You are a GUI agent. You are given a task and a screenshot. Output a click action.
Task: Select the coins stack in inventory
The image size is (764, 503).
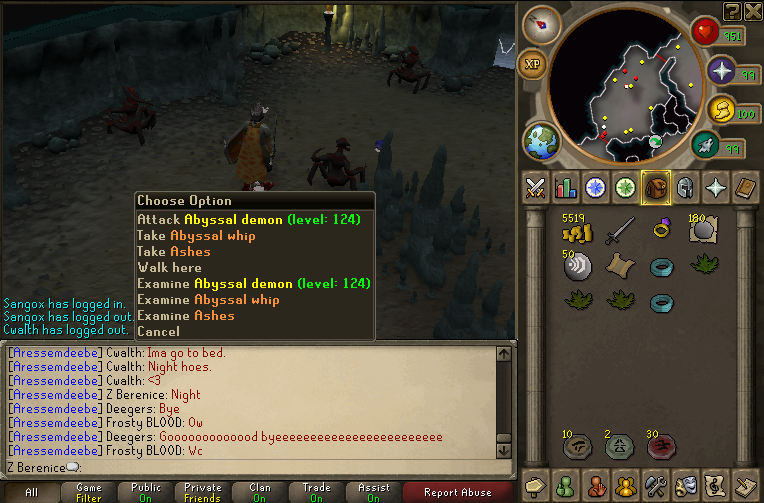(x=576, y=232)
